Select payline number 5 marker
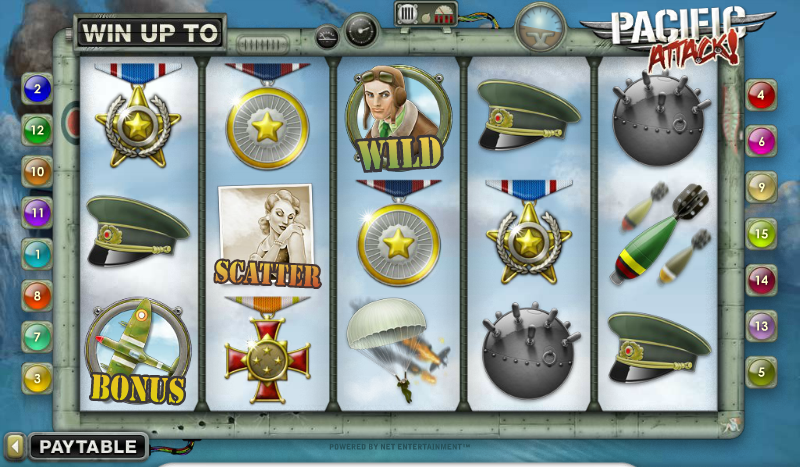This screenshot has width=800, height=467. 761,372
